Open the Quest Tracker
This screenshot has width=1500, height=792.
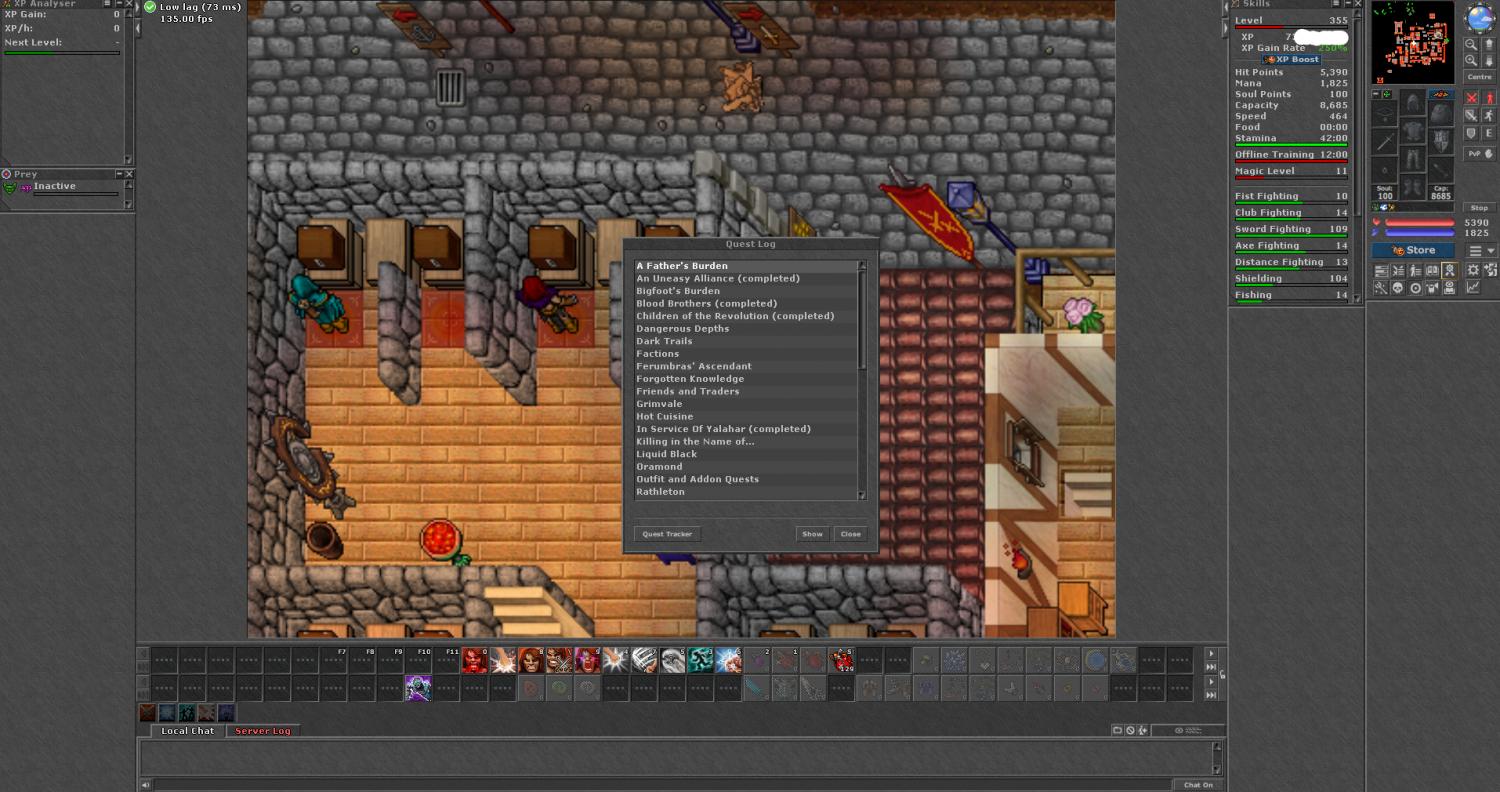click(667, 534)
